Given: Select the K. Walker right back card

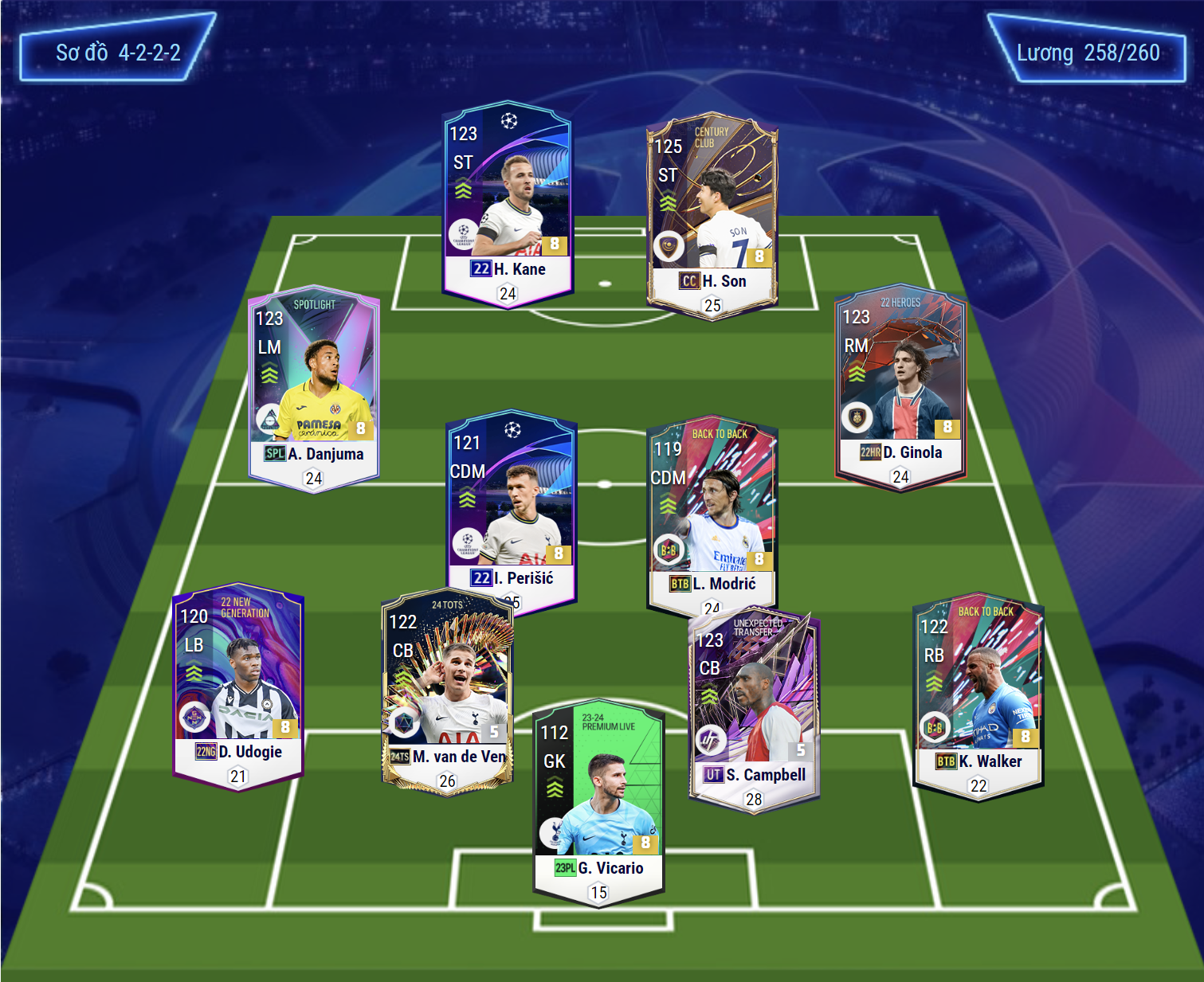Looking at the screenshot, I should (978, 697).
